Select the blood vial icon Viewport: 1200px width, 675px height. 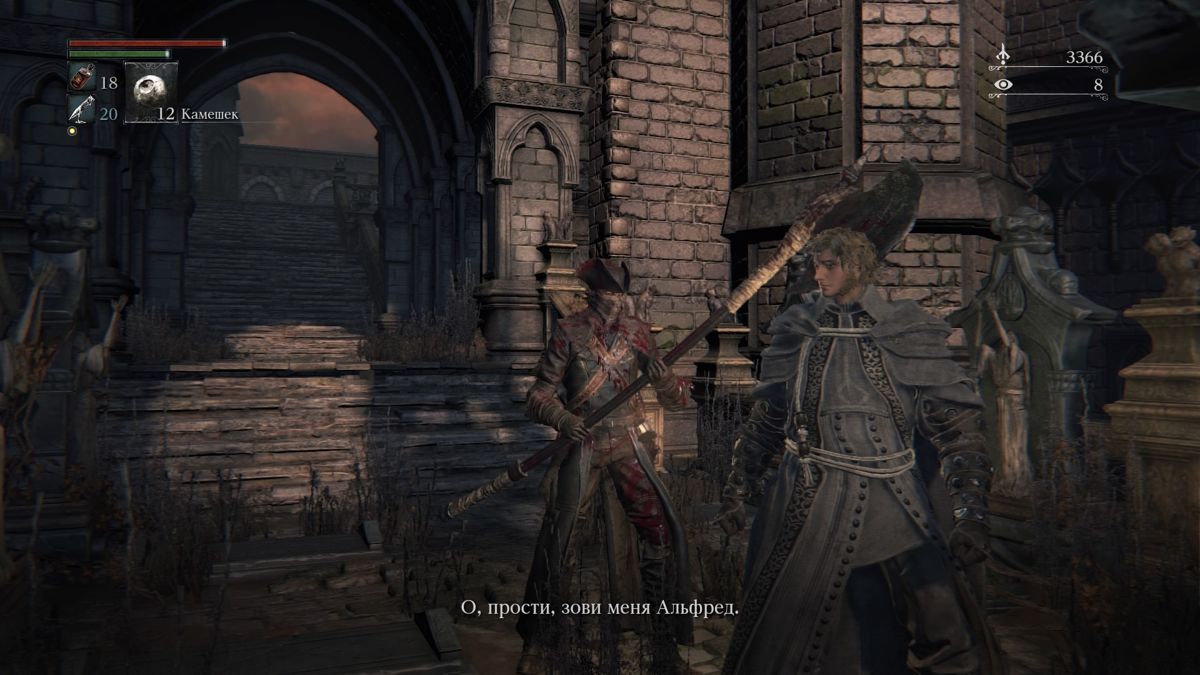[81, 78]
